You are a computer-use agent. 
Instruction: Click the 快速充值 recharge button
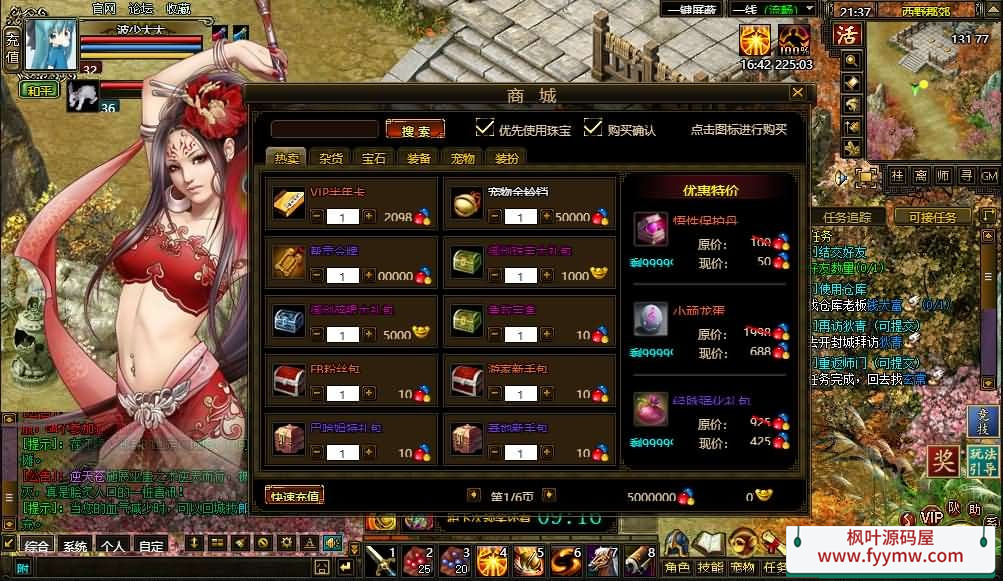(294, 495)
